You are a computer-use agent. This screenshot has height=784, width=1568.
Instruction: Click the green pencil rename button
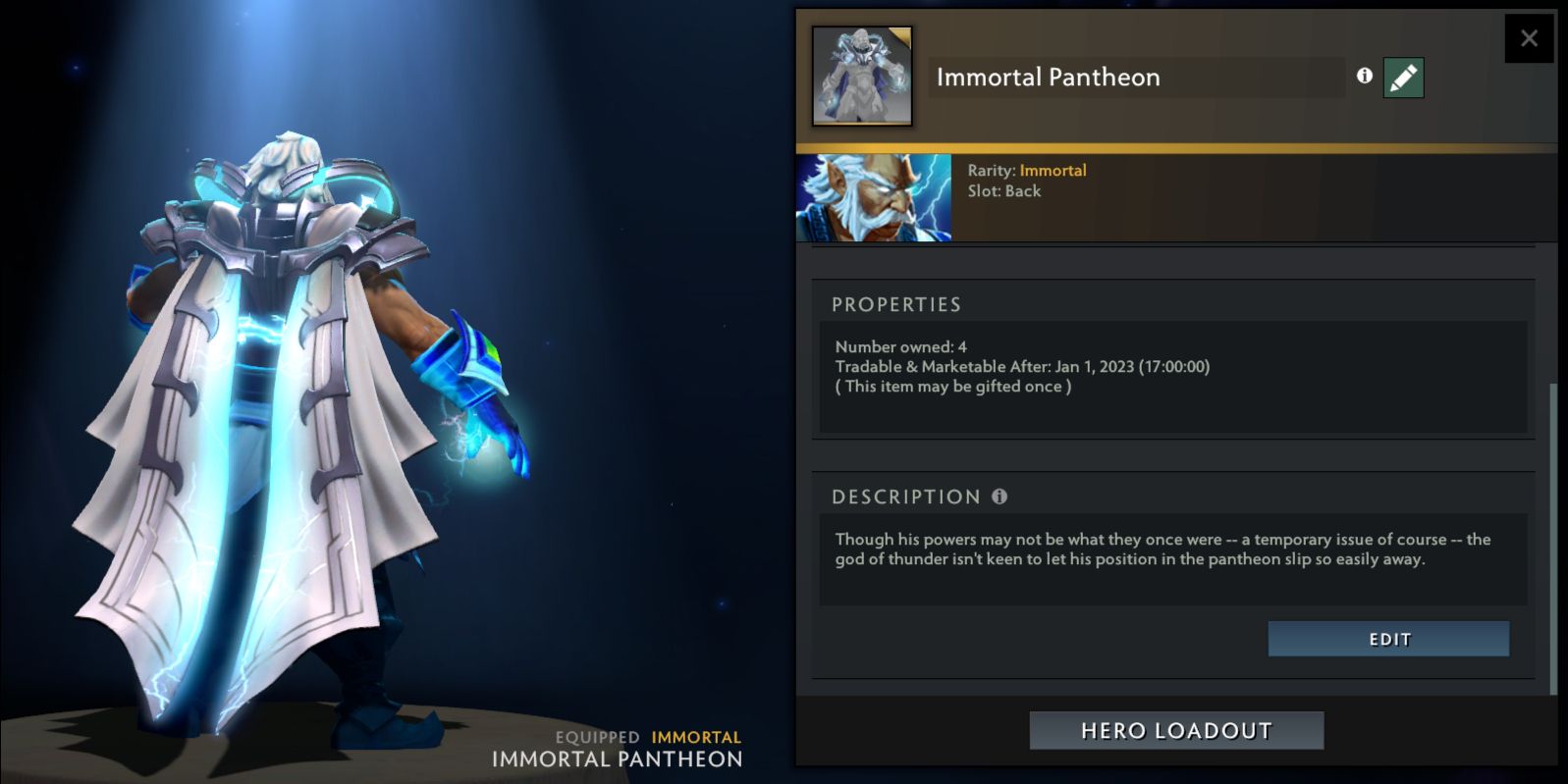tap(1403, 78)
